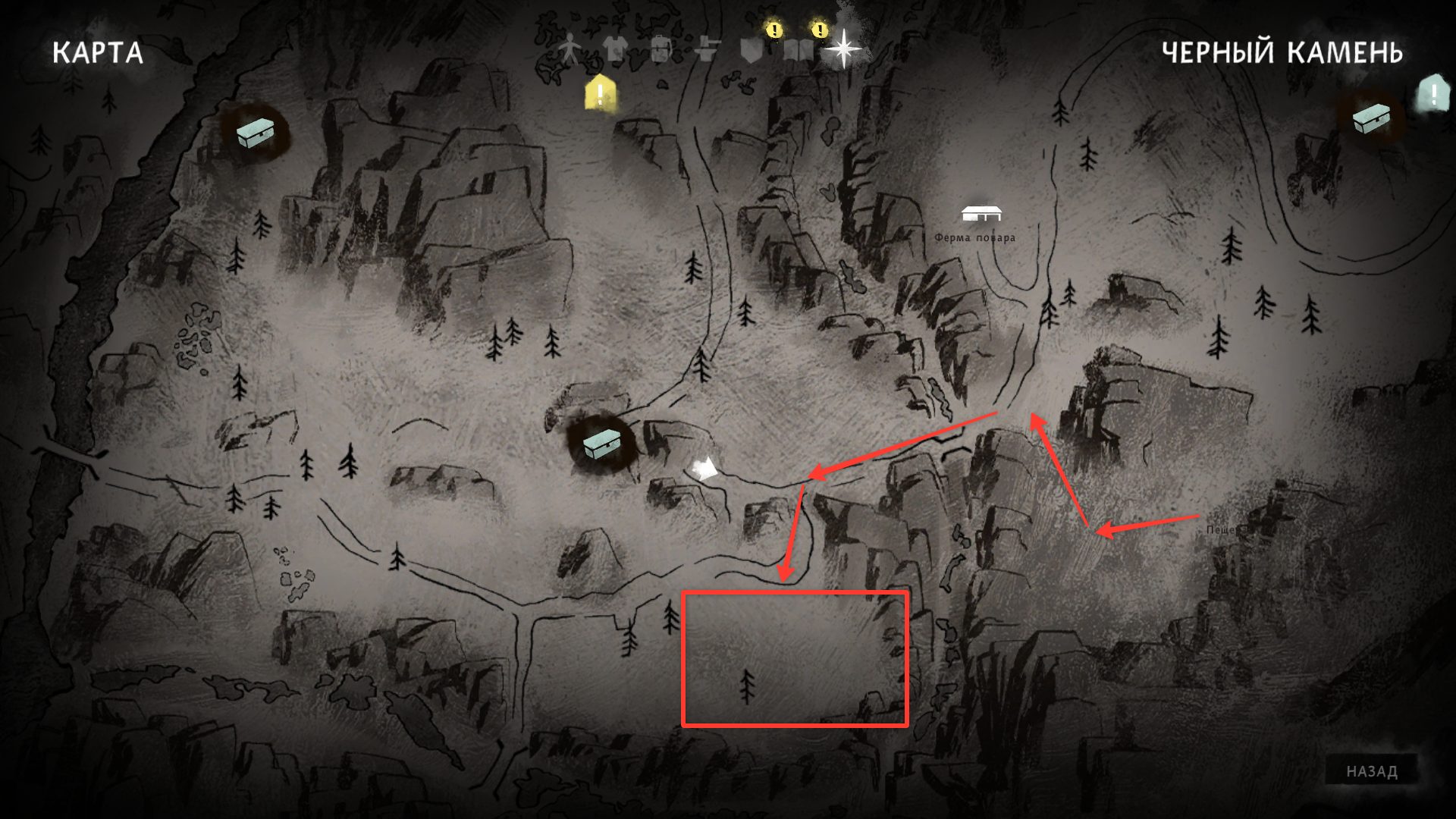Screen dimensions: 1456x819
Task: Click the chest marker beside the white player arrow
Action: coord(601,444)
